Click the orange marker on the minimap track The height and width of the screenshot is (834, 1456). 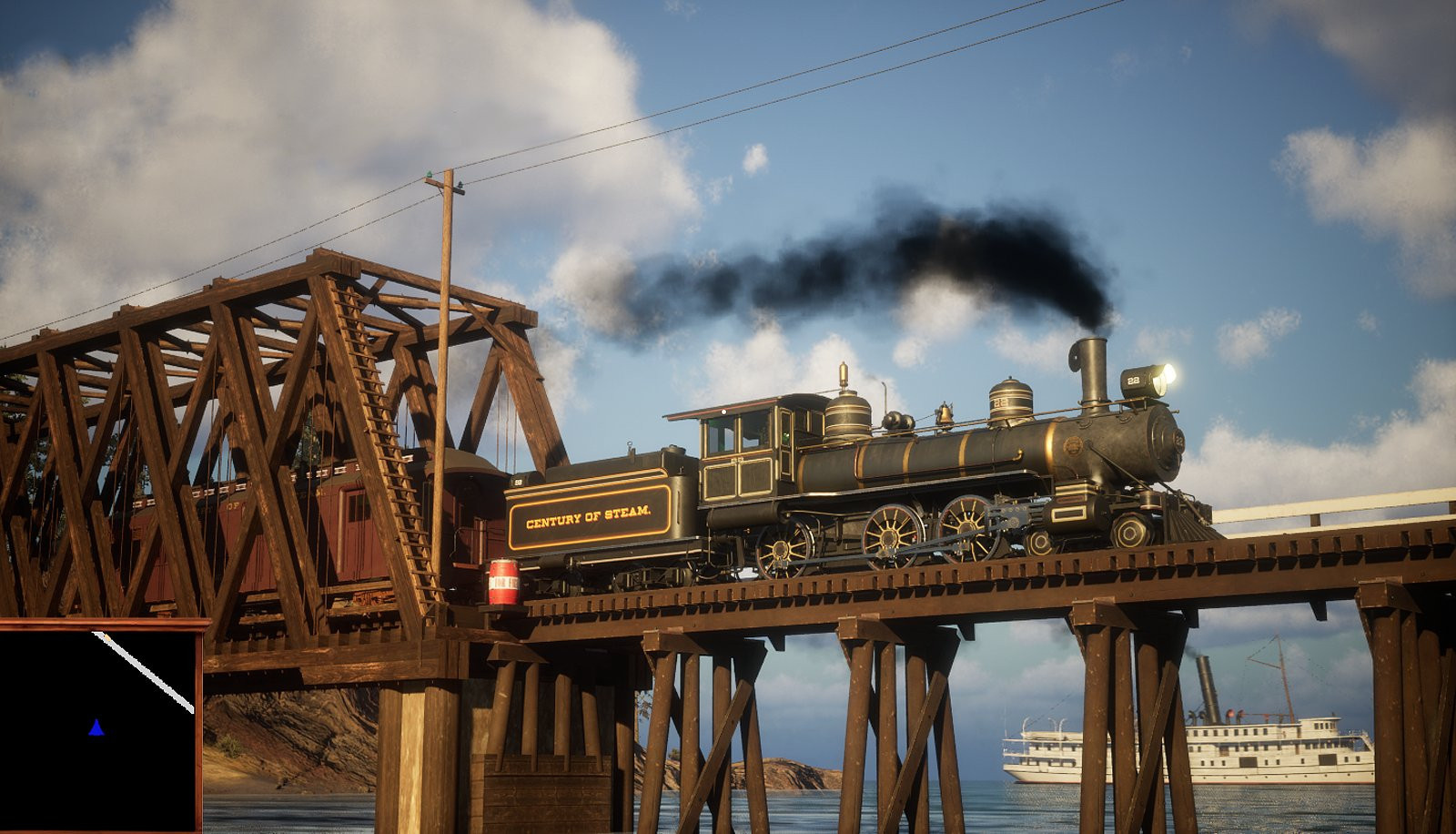tap(106, 636)
